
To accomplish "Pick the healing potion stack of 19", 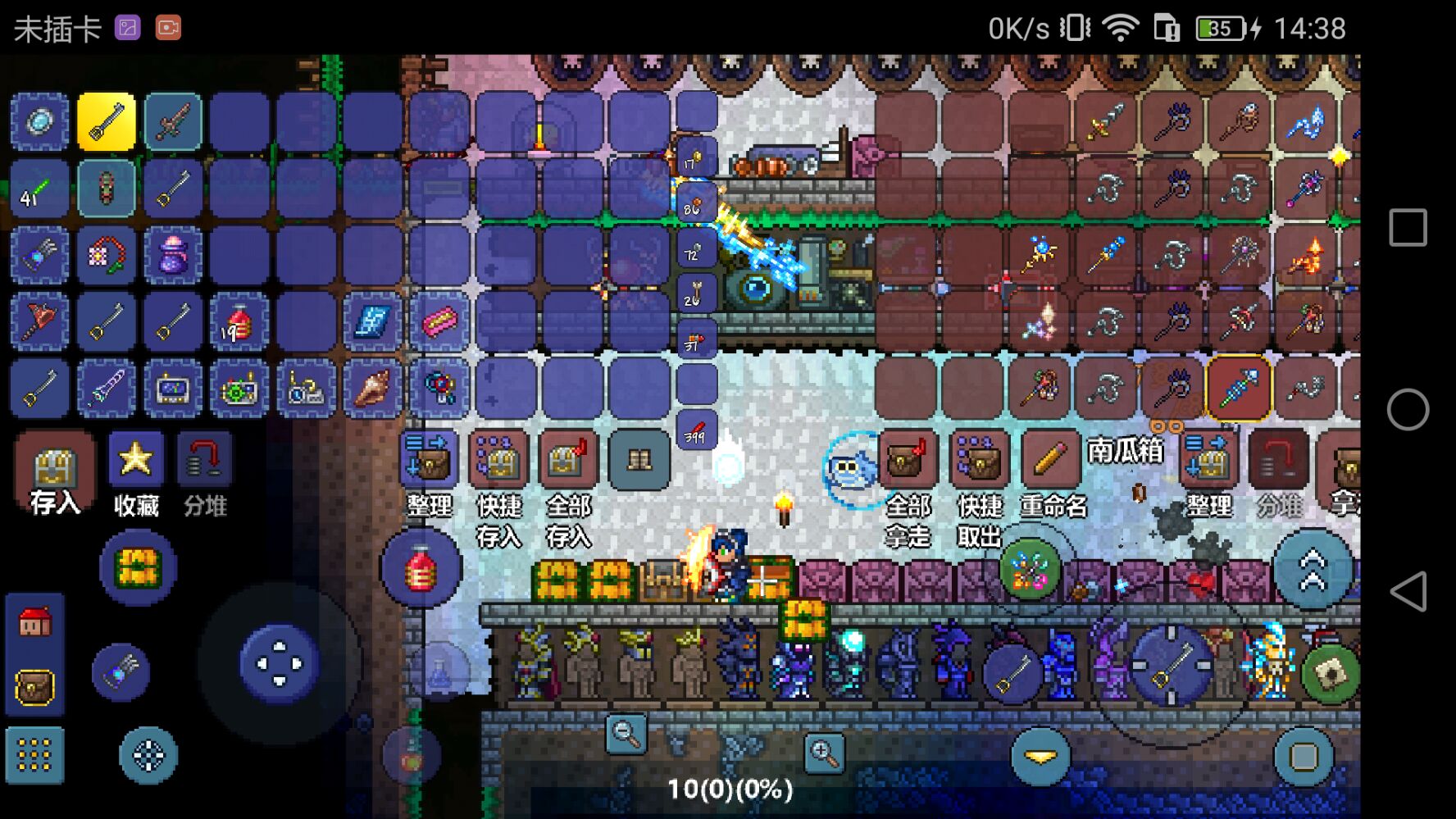I will 239,322.
